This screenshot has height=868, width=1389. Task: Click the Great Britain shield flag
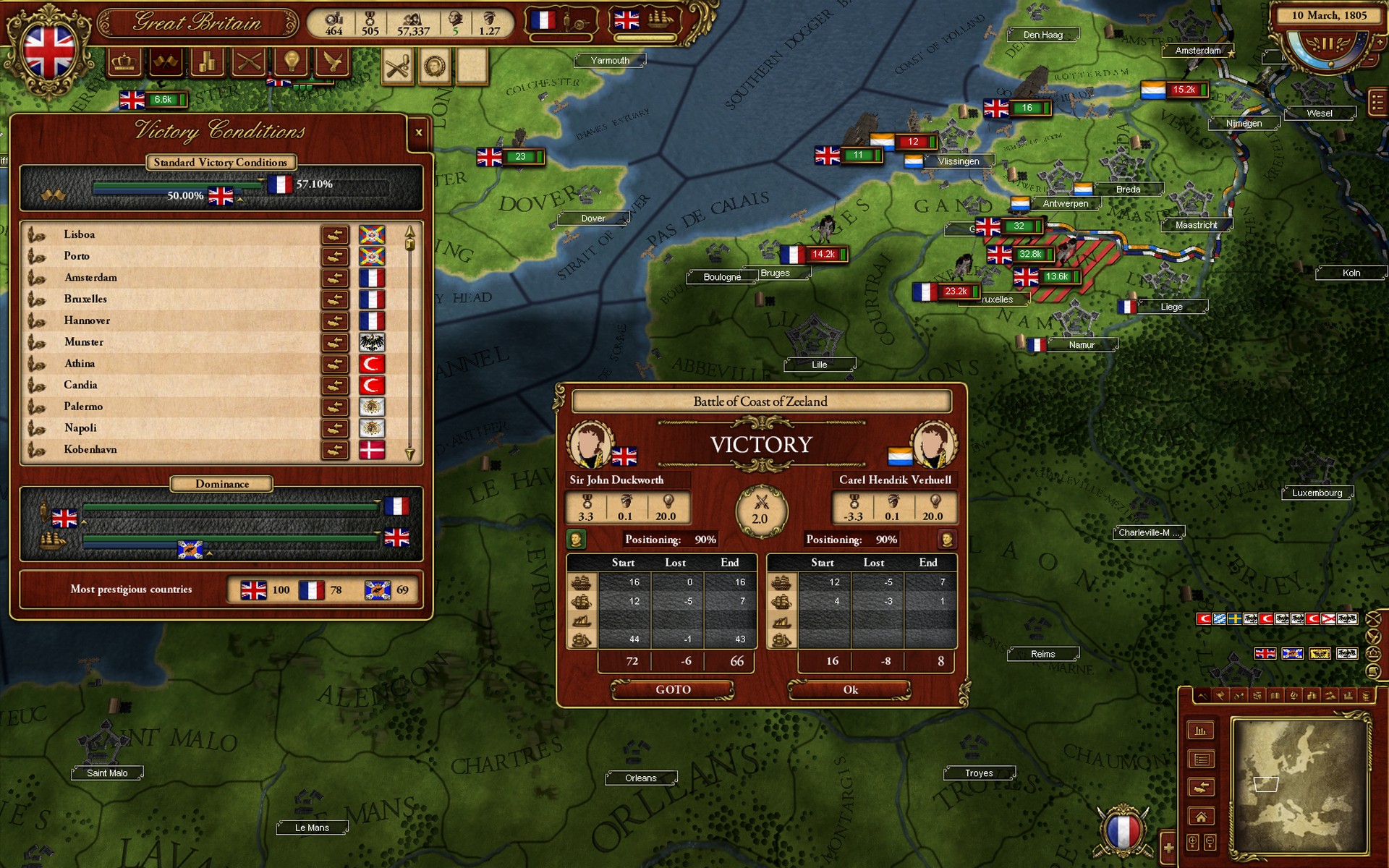click(x=49, y=49)
